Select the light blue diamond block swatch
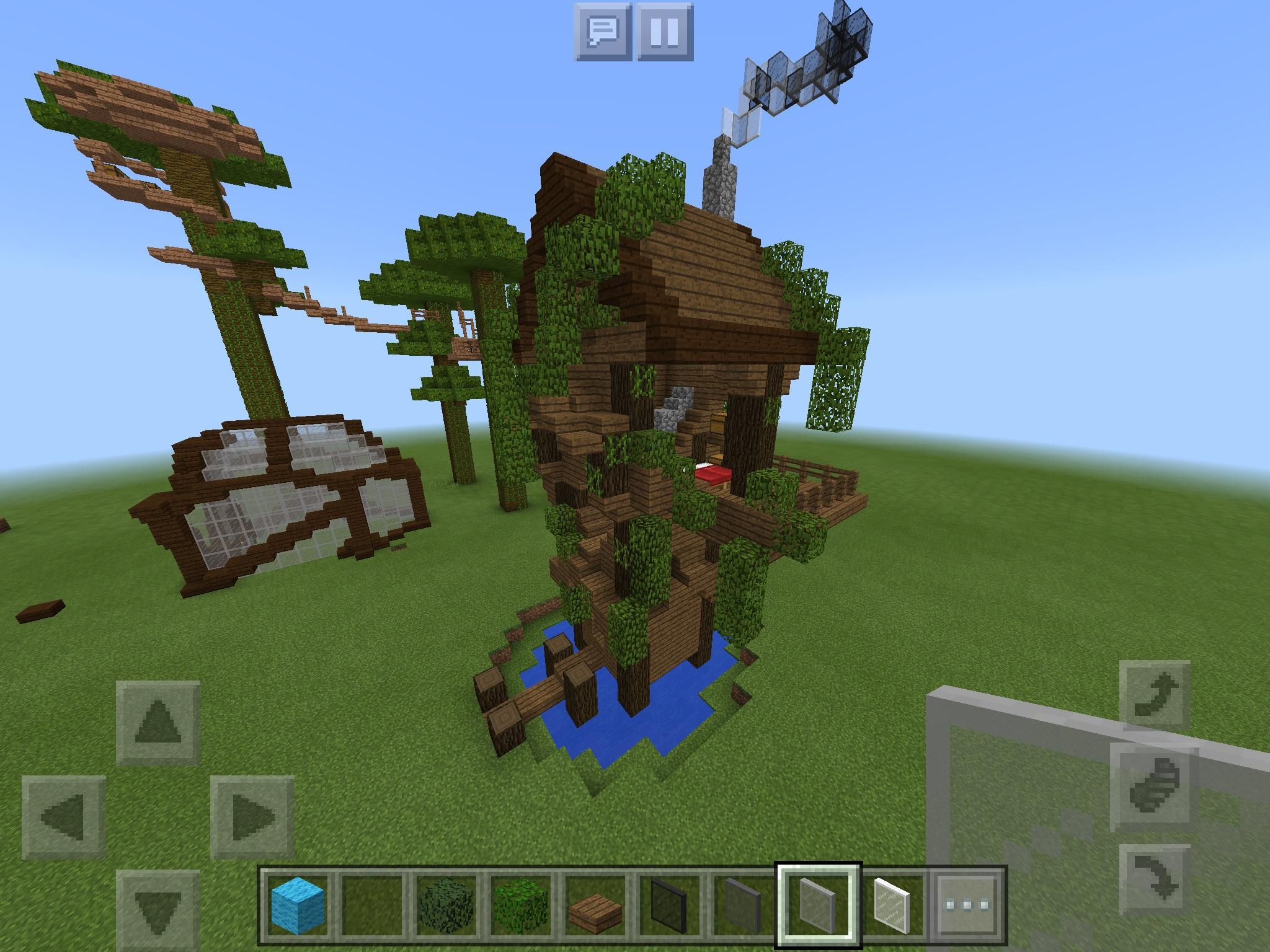The width and height of the screenshot is (1270, 952). [298, 905]
